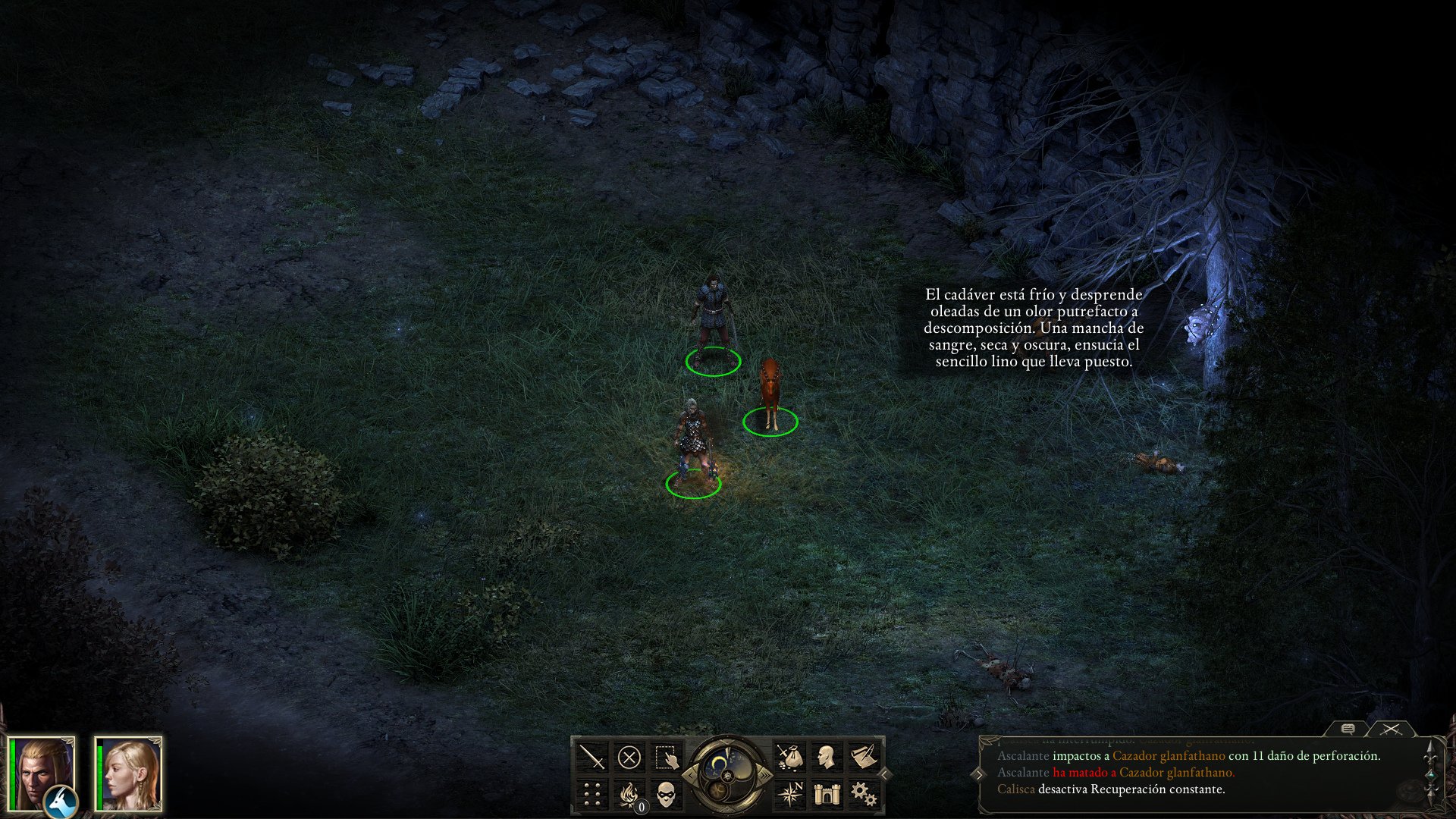Open the party formation selector
Image resolution: width=1456 pixels, height=819 pixels.
pos(591,792)
